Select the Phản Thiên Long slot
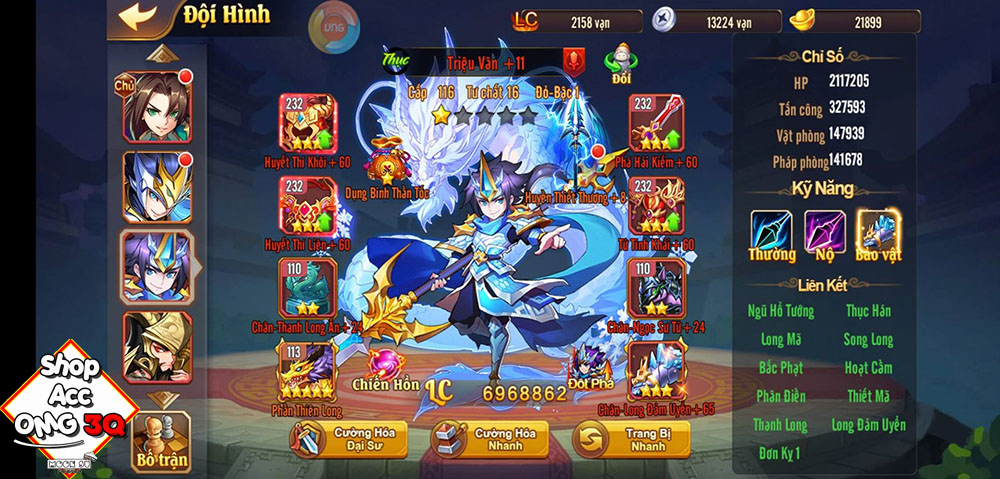Viewport: 1000px width, 479px height. [308, 371]
